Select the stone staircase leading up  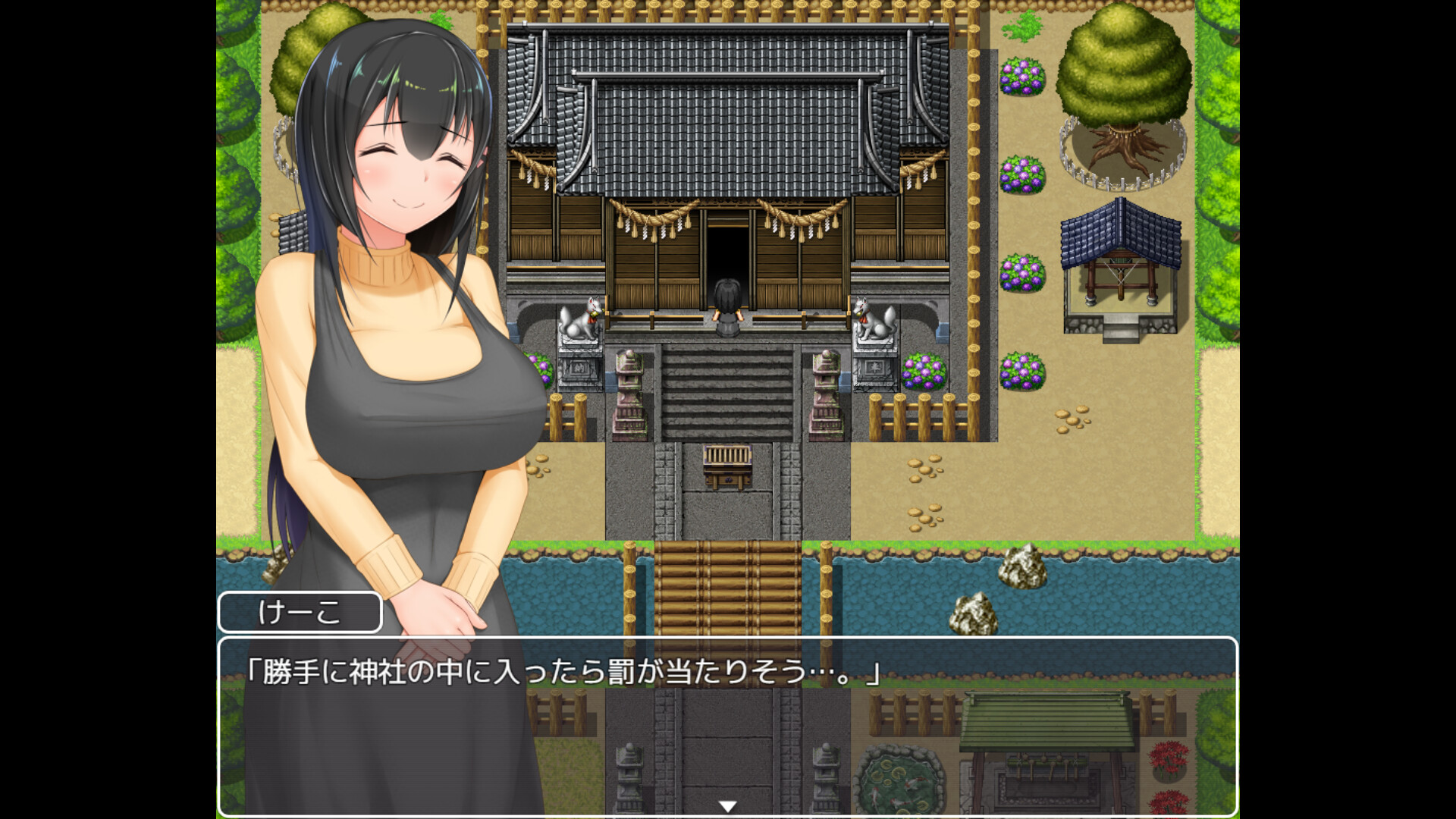726,394
